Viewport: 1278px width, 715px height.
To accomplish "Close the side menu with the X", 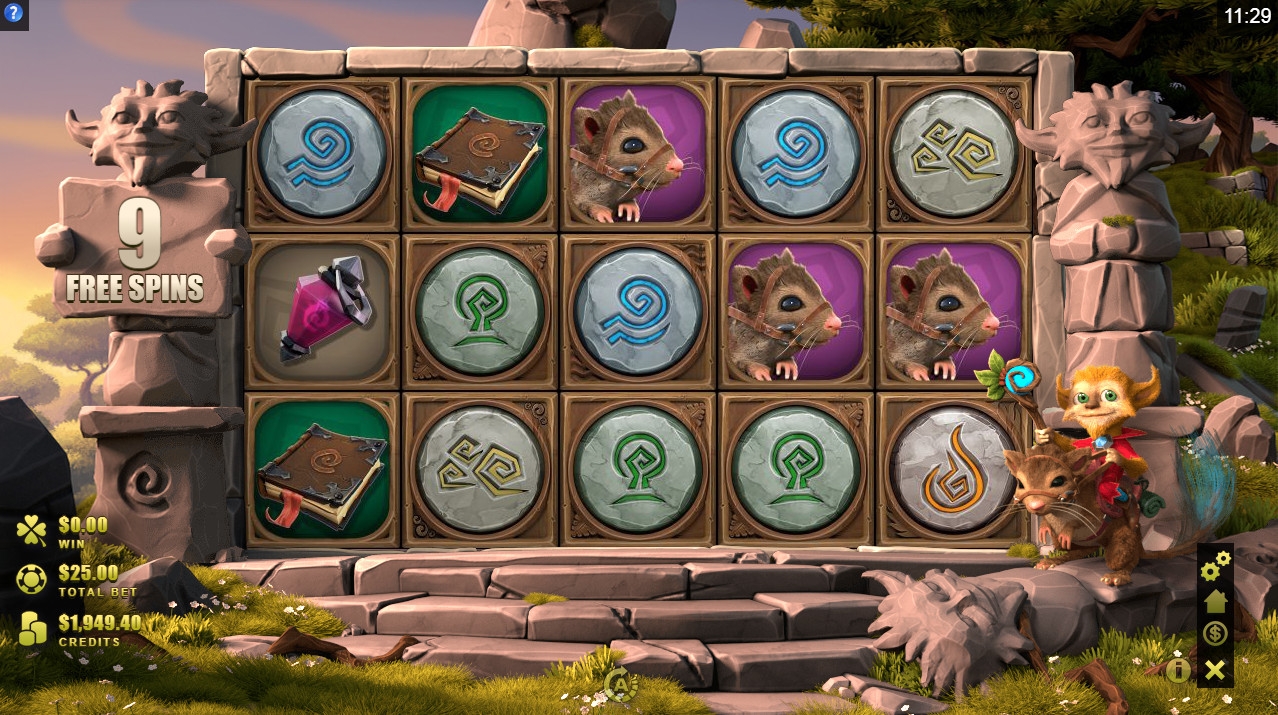I will pos(1215,670).
